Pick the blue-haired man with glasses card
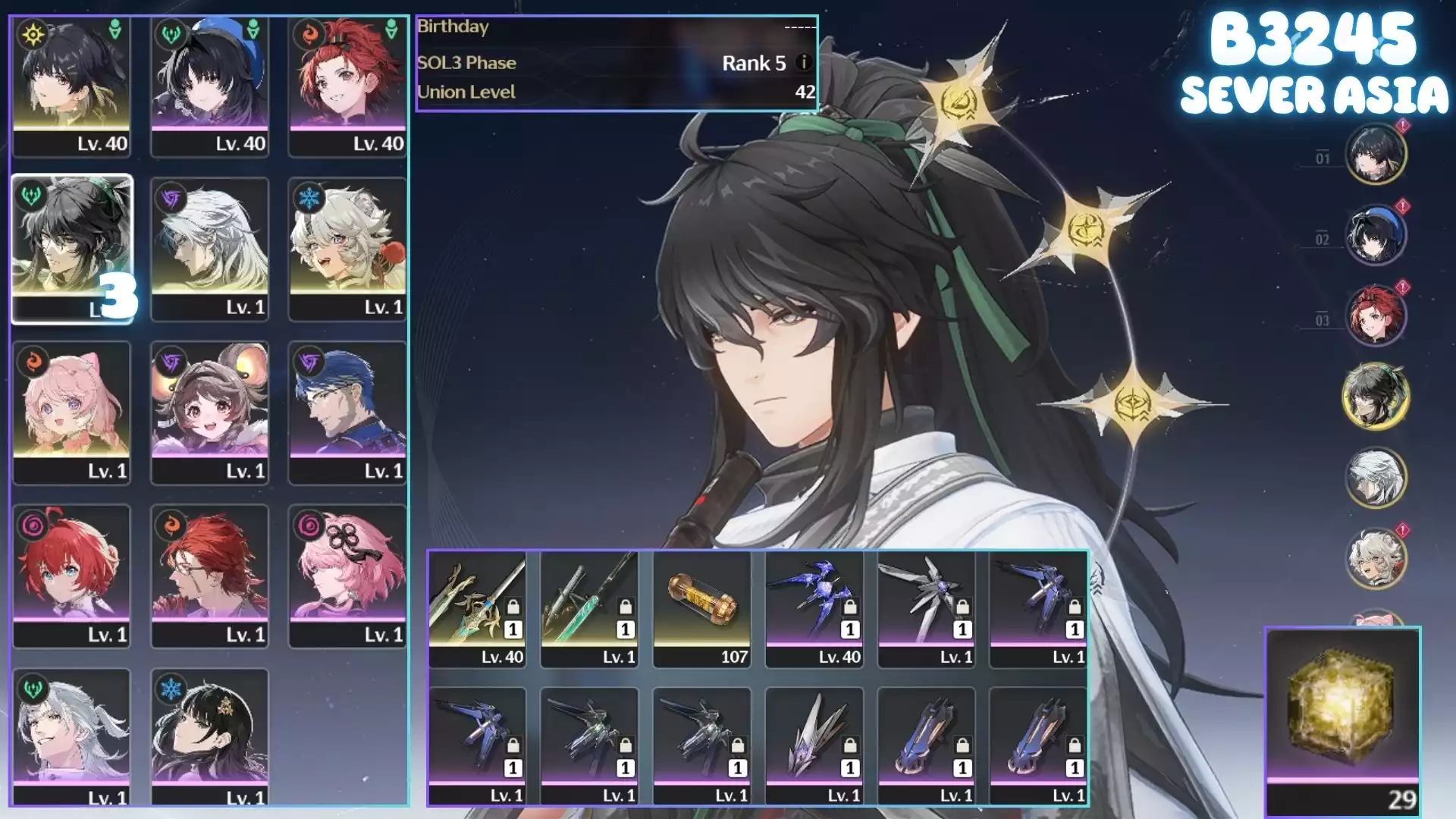 (347, 413)
